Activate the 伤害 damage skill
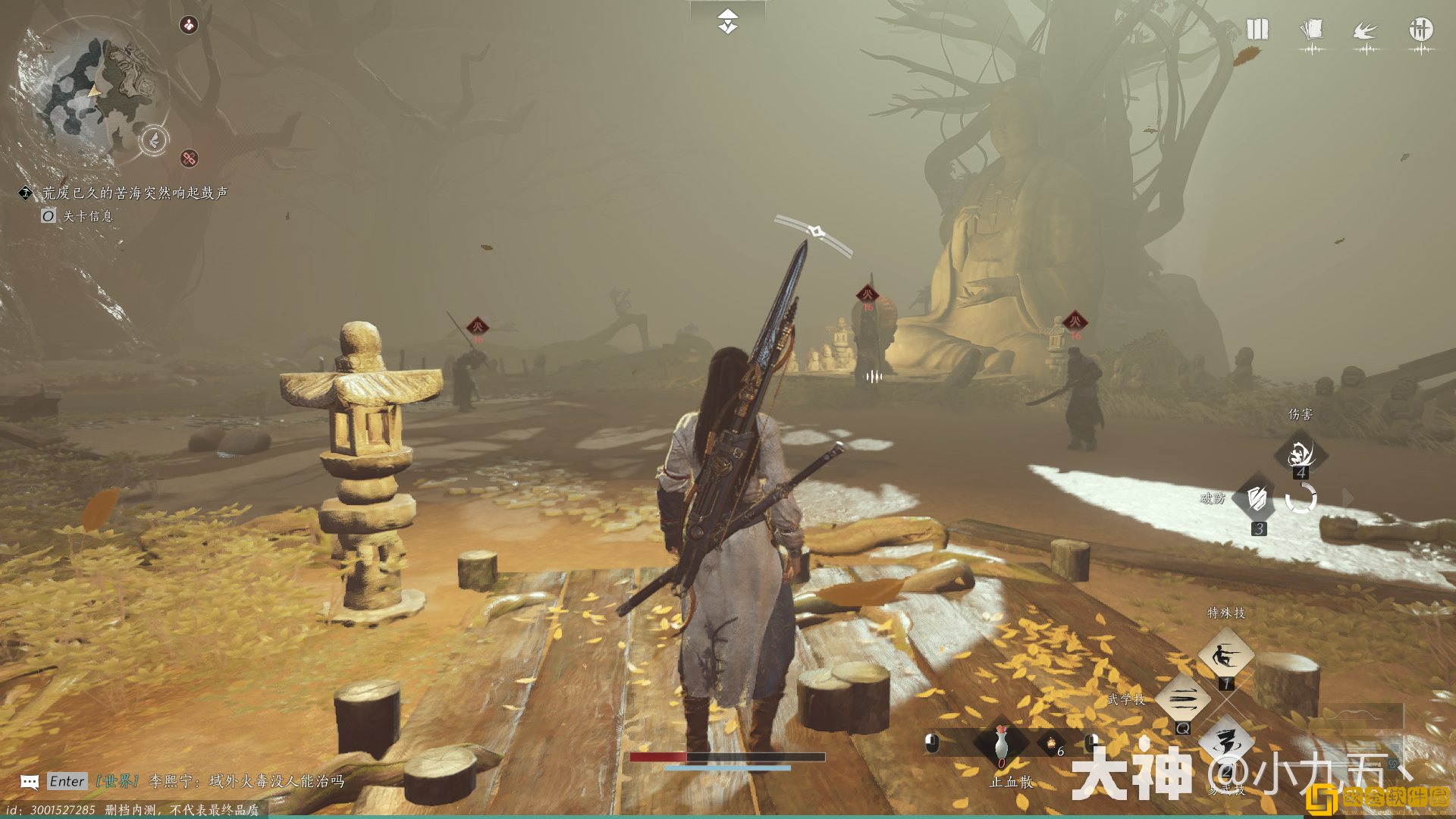The image size is (1456, 819). [x=1301, y=454]
